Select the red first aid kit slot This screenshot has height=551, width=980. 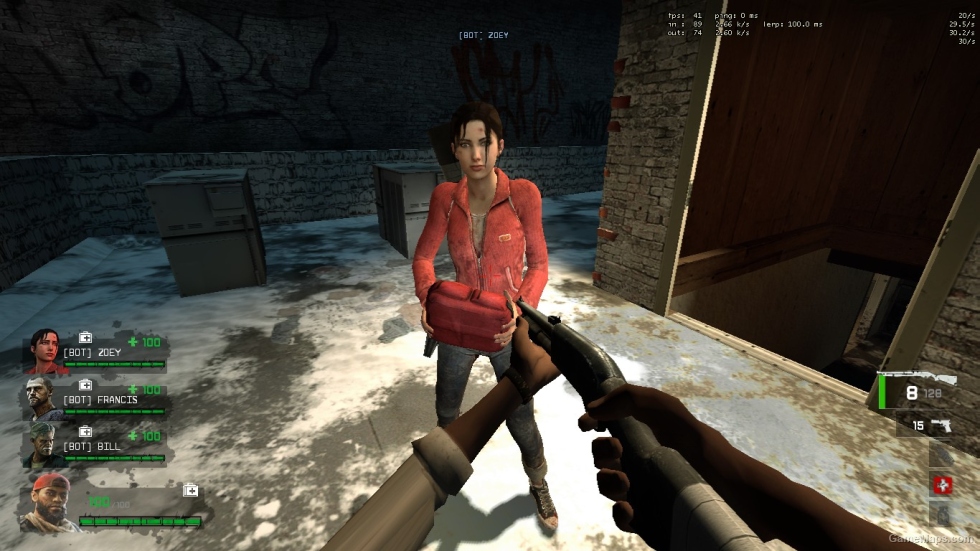942,486
